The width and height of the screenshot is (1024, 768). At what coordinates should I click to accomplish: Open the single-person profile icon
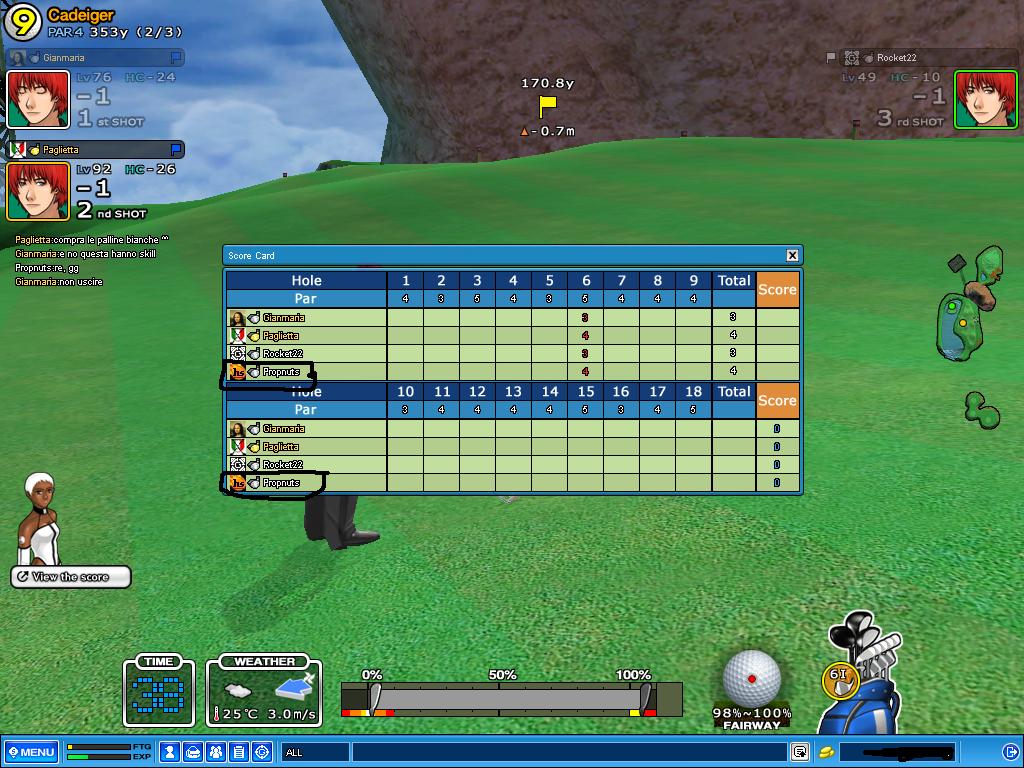pos(170,752)
